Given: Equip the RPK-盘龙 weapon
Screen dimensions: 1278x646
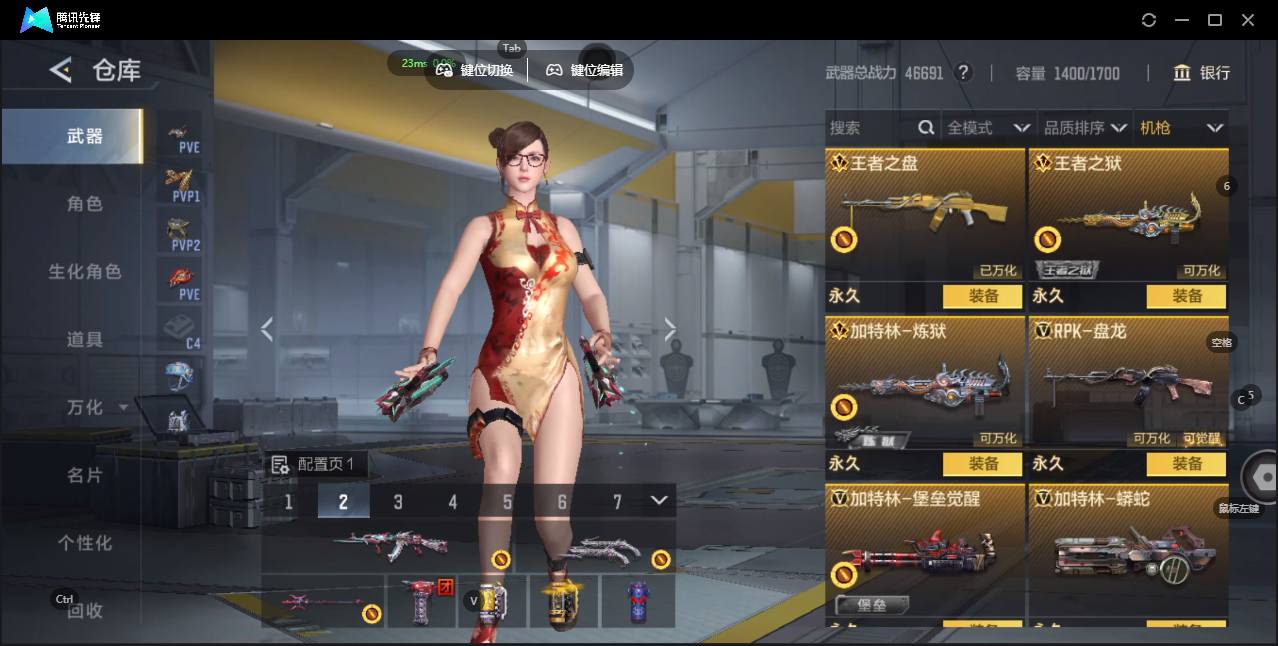Looking at the screenshot, I should coord(1186,464).
